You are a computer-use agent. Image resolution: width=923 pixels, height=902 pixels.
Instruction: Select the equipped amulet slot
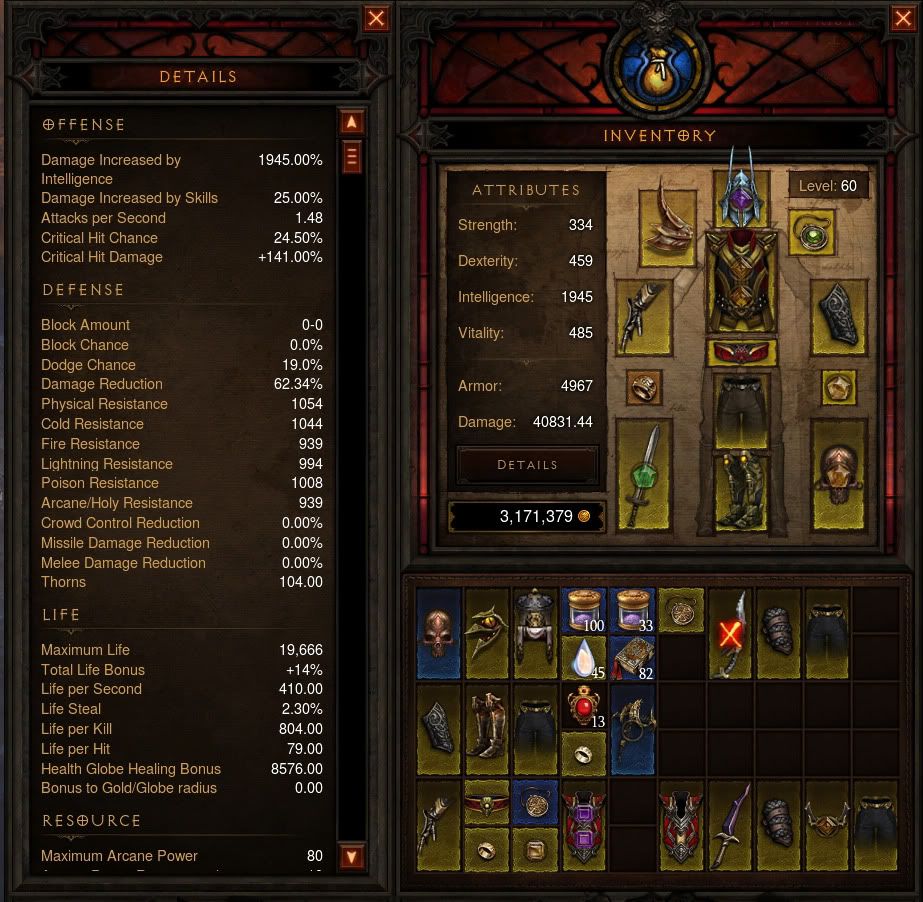tap(811, 234)
